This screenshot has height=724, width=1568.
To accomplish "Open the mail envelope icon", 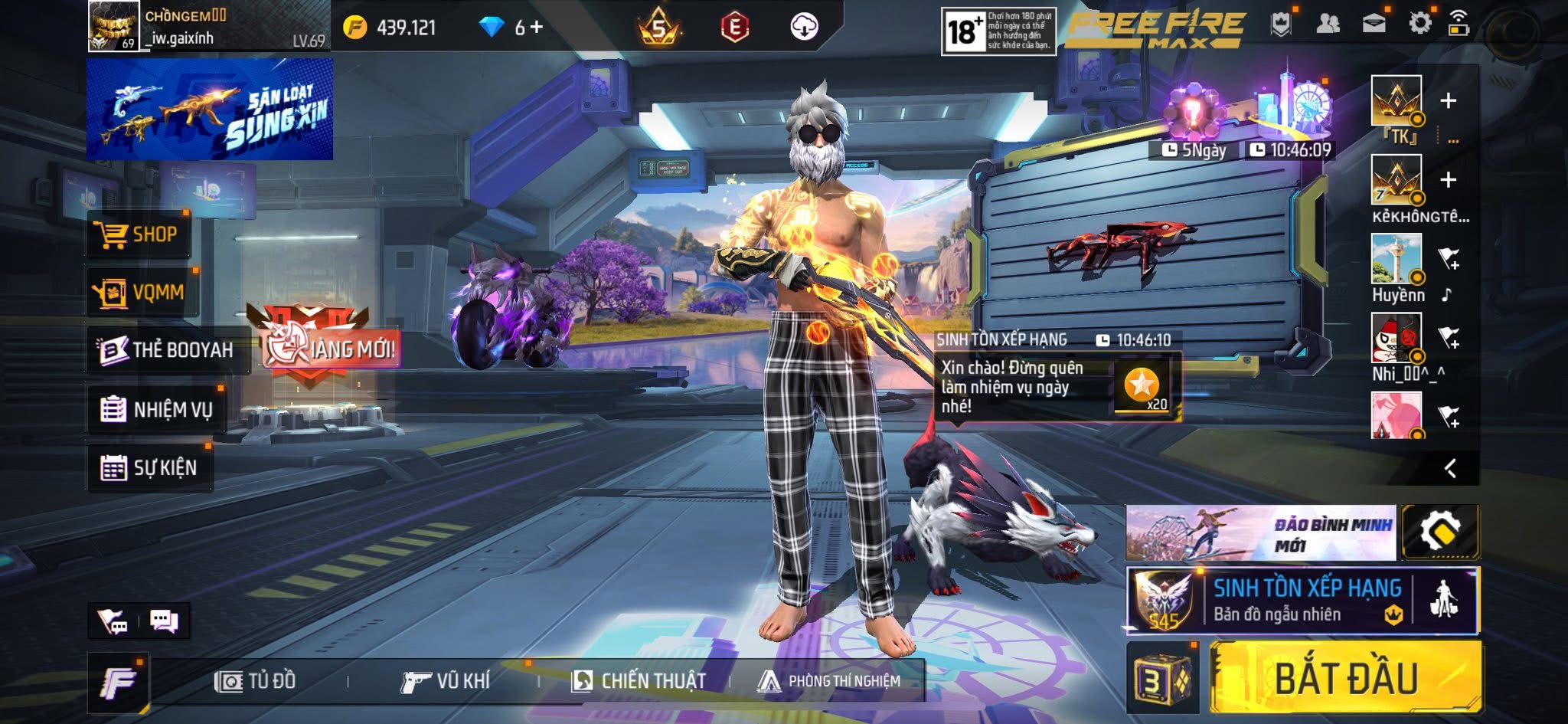I will (x=1374, y=24).
